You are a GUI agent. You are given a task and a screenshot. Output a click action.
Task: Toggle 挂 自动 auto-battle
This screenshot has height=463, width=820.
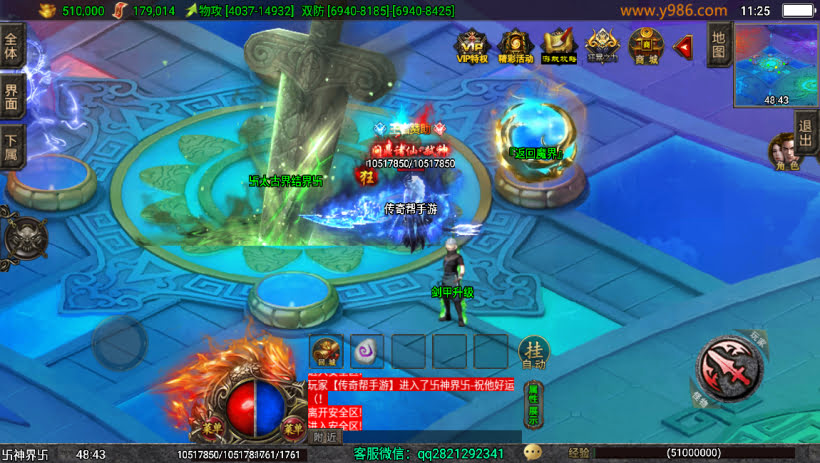pyautogui.click(x=533, y=351)
